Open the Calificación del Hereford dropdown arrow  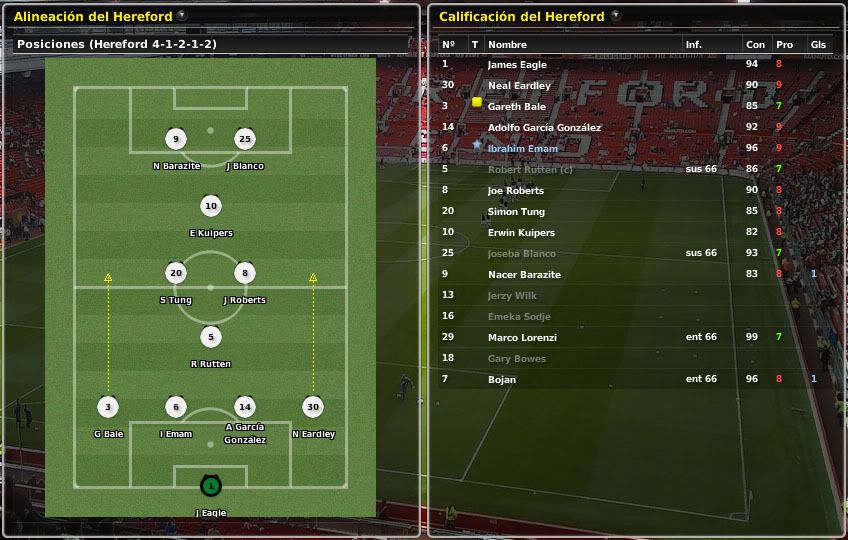tap(615, 16)
